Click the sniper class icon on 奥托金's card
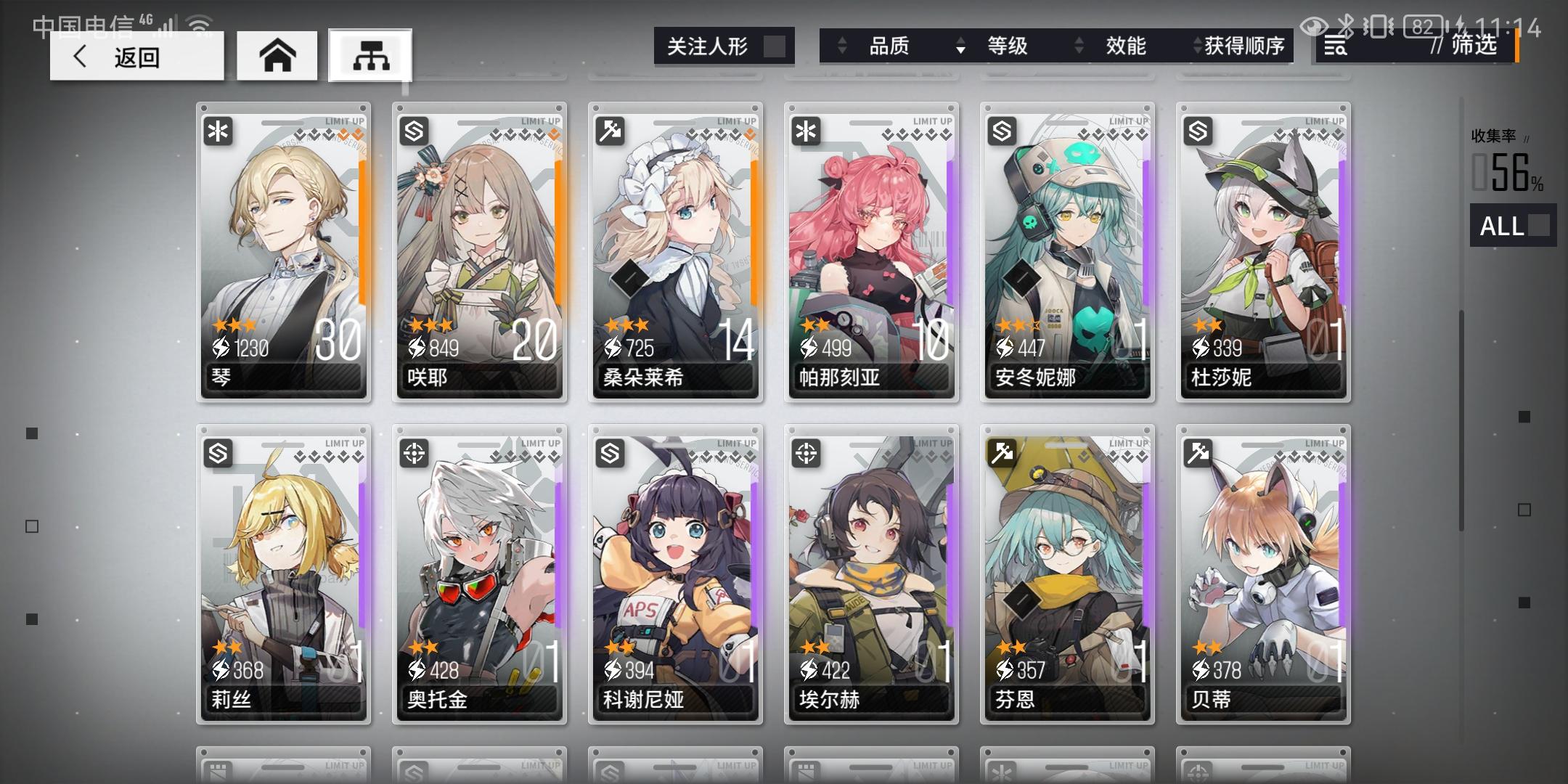This screenshot has height=784, width=1568. [413, 452]
